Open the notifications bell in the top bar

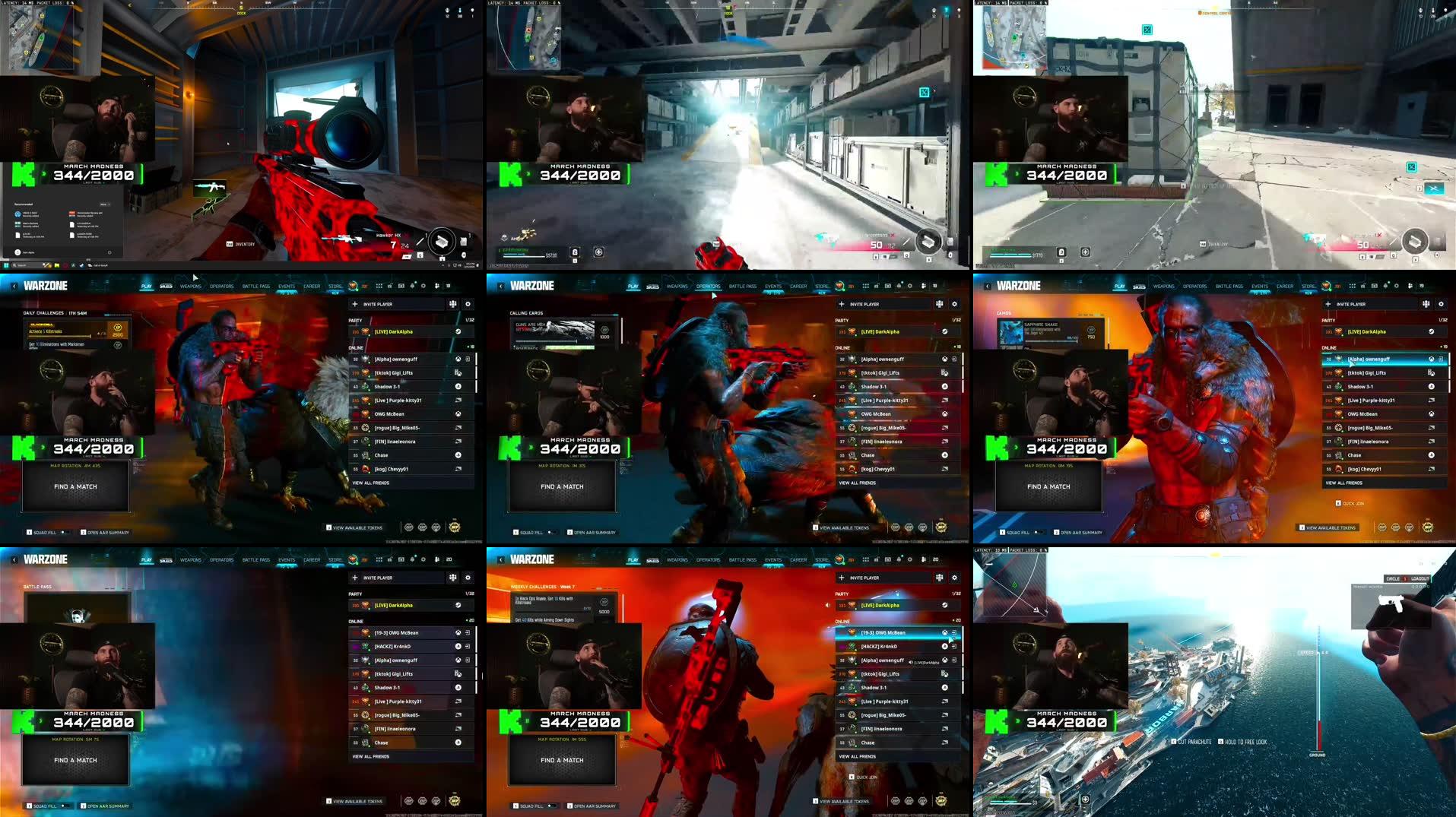click(413, 286)
